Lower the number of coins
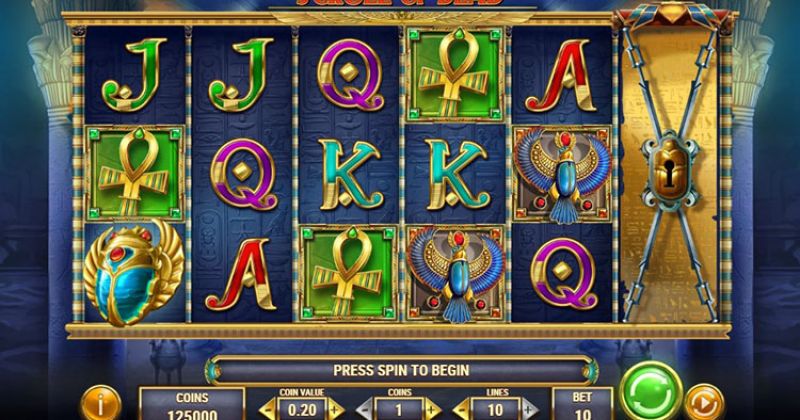This screenshot has width=800, height=420. coord(365,410)
